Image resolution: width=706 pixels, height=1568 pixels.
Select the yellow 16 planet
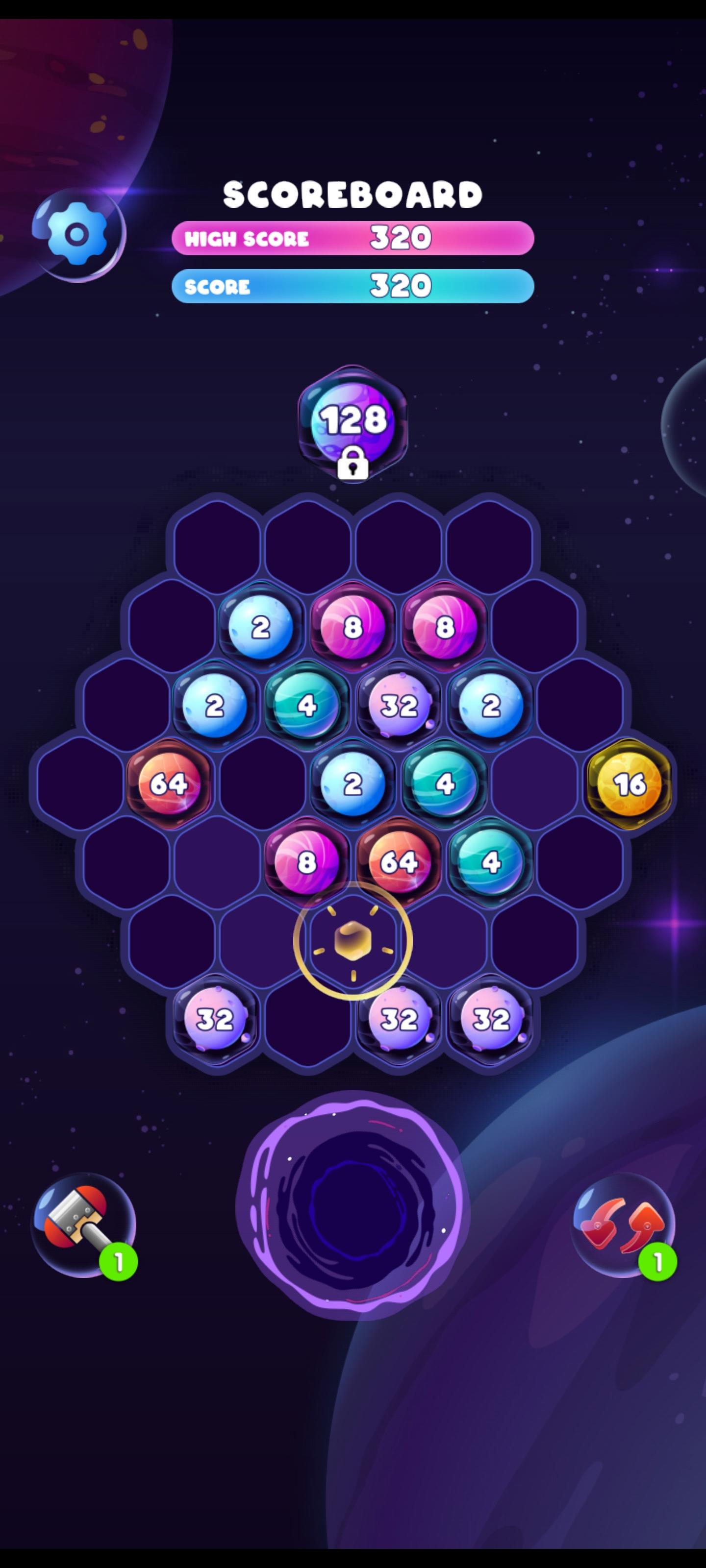(630, 785)
